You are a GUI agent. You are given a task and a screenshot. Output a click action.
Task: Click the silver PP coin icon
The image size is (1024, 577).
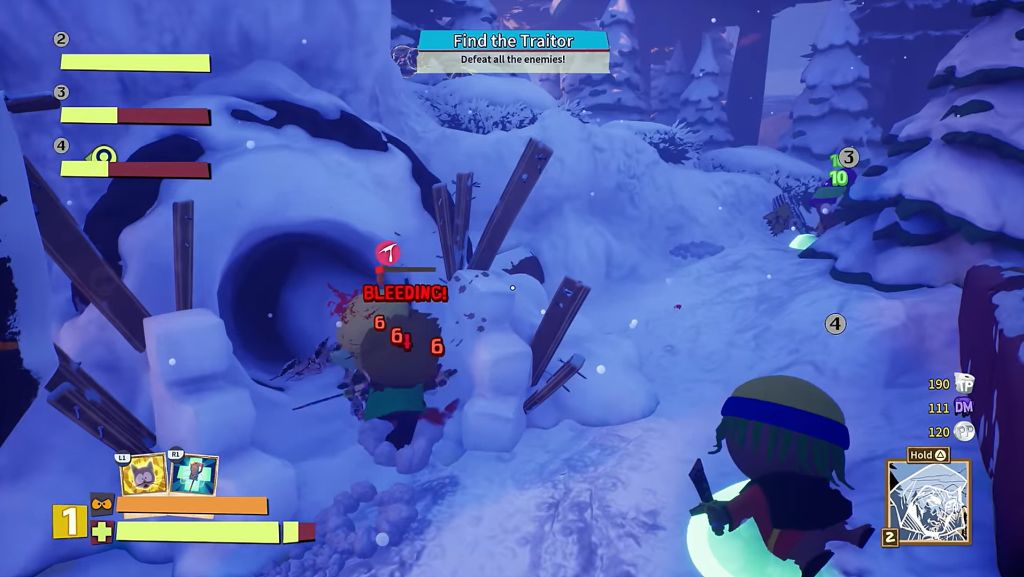coord(964,431)
